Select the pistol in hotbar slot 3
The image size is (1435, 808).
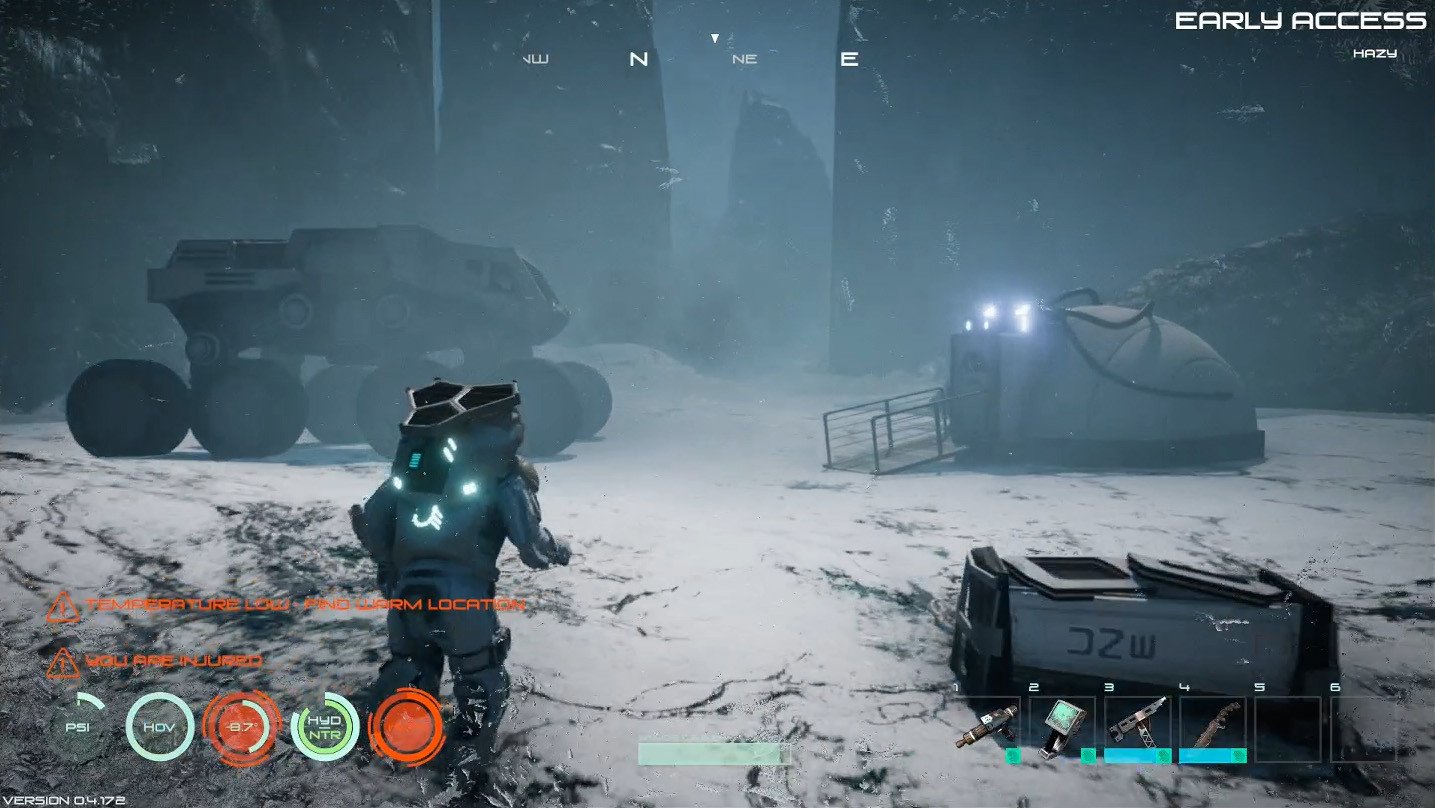pyautogui.click(x=1139, y=724)
